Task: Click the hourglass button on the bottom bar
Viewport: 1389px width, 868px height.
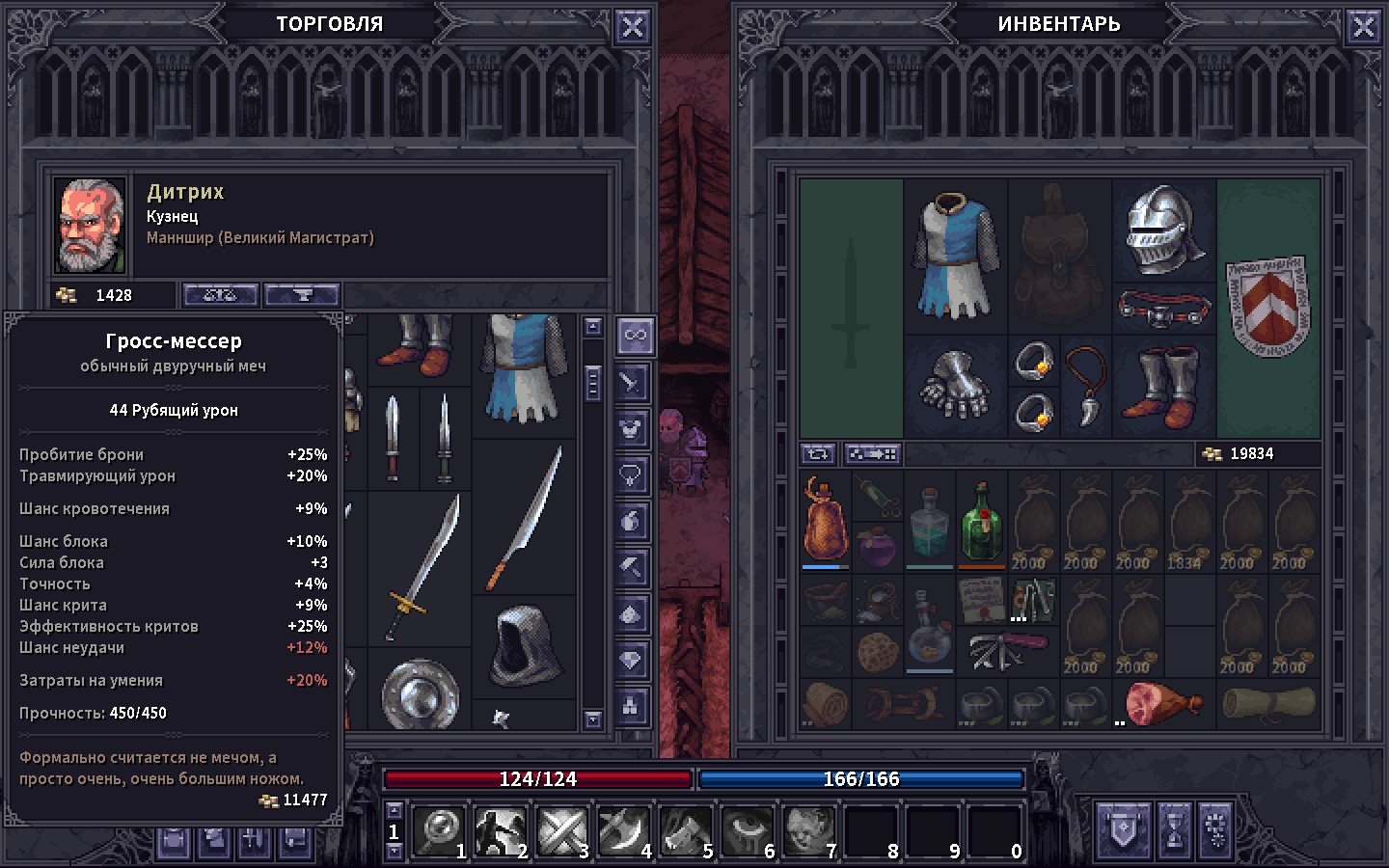Action: pos(1174,829)
